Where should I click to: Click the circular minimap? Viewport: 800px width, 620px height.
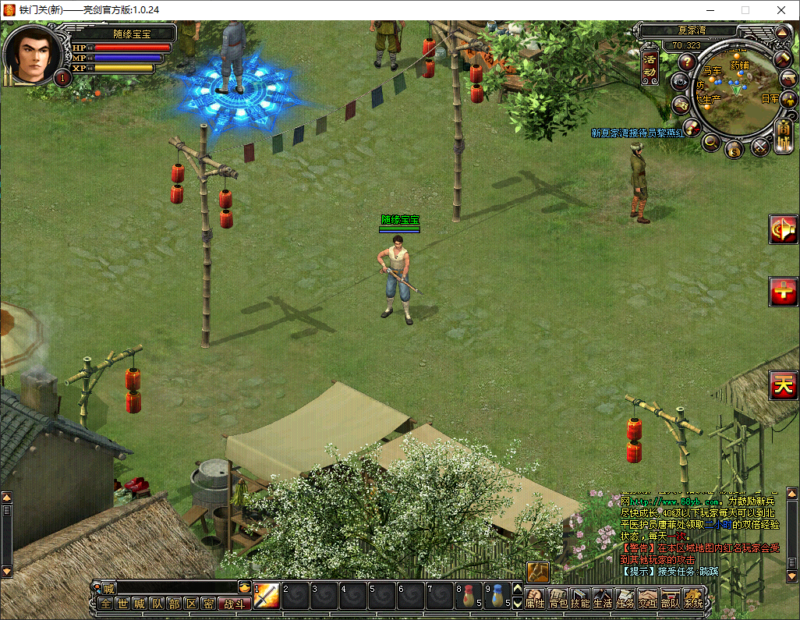pos(737,88)
